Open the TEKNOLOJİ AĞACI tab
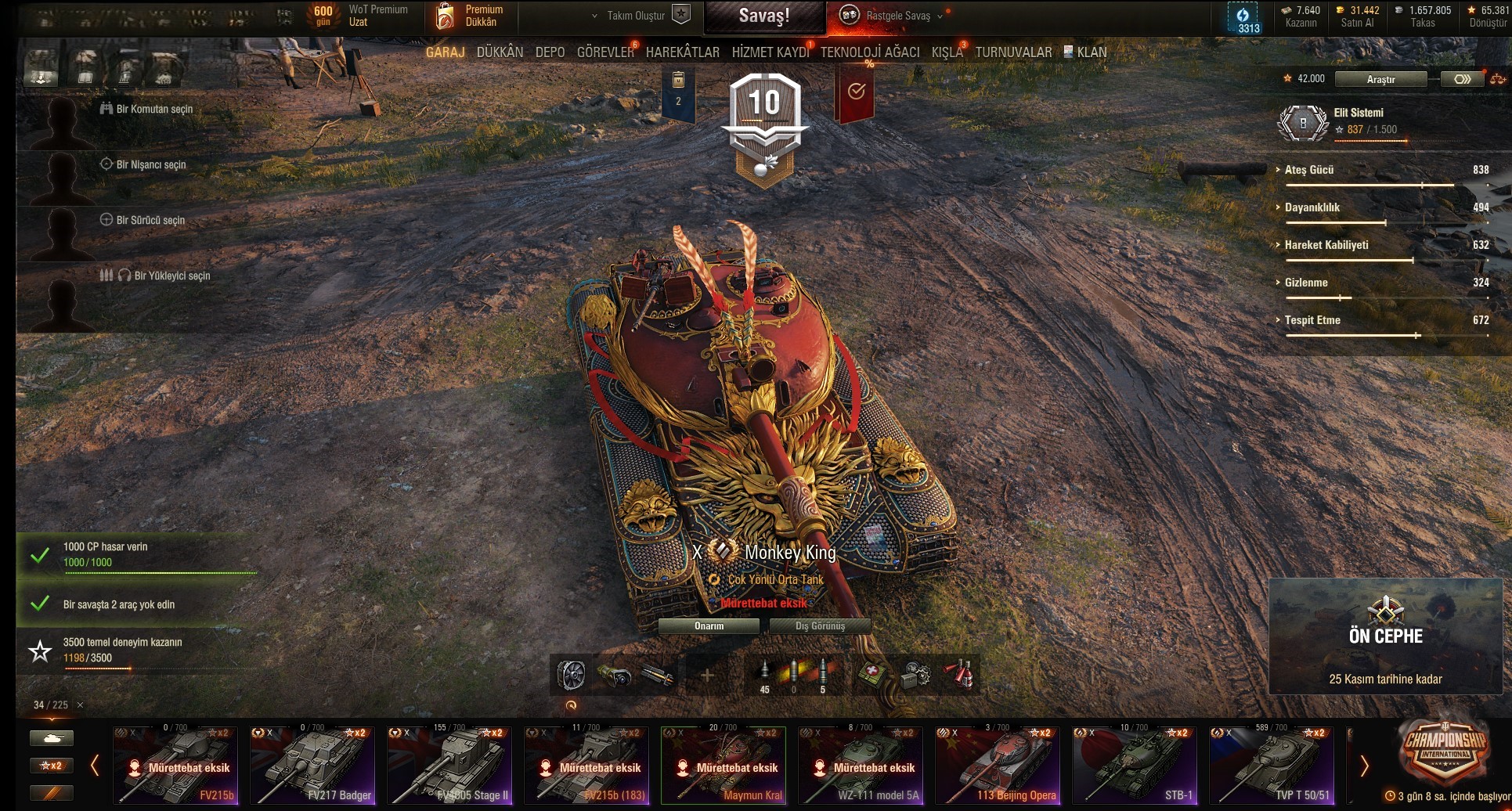Image resolution: width=1512 pixels, height=811 pixels. click(870, 52)
